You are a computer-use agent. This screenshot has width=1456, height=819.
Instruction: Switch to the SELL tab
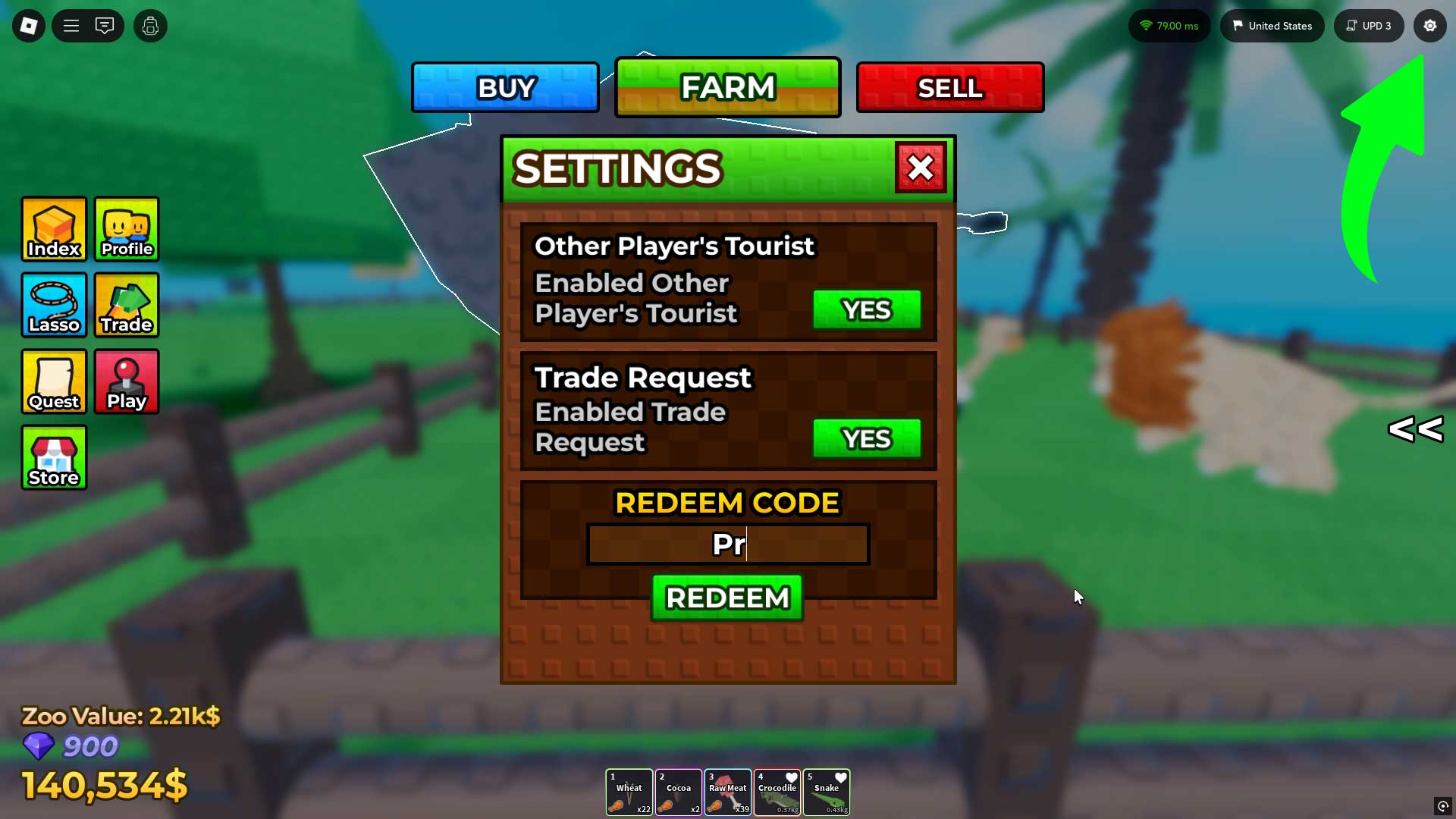pyautogui.click(x=949, y=86)
